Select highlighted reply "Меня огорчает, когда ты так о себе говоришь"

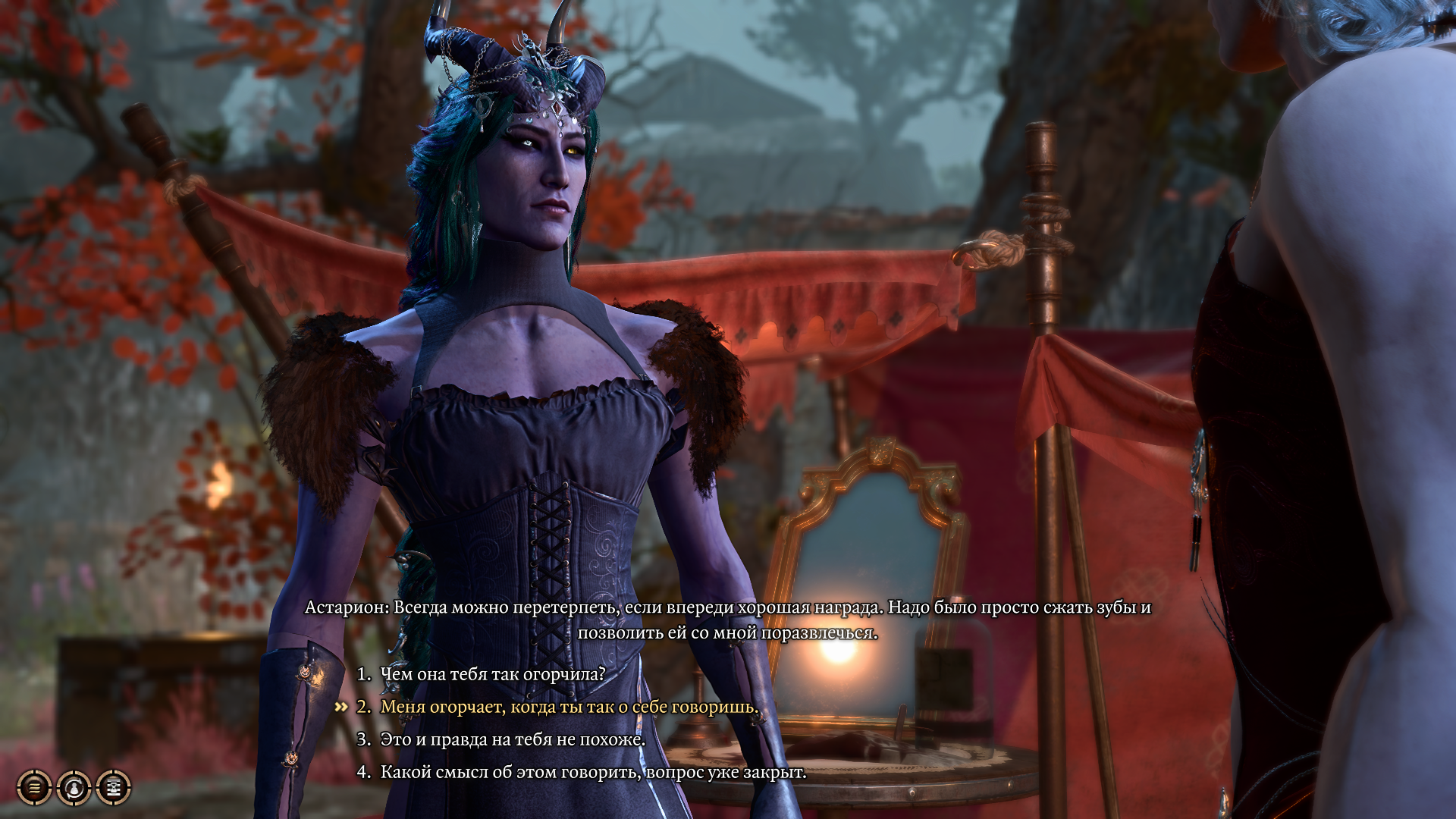pos(569,707)
